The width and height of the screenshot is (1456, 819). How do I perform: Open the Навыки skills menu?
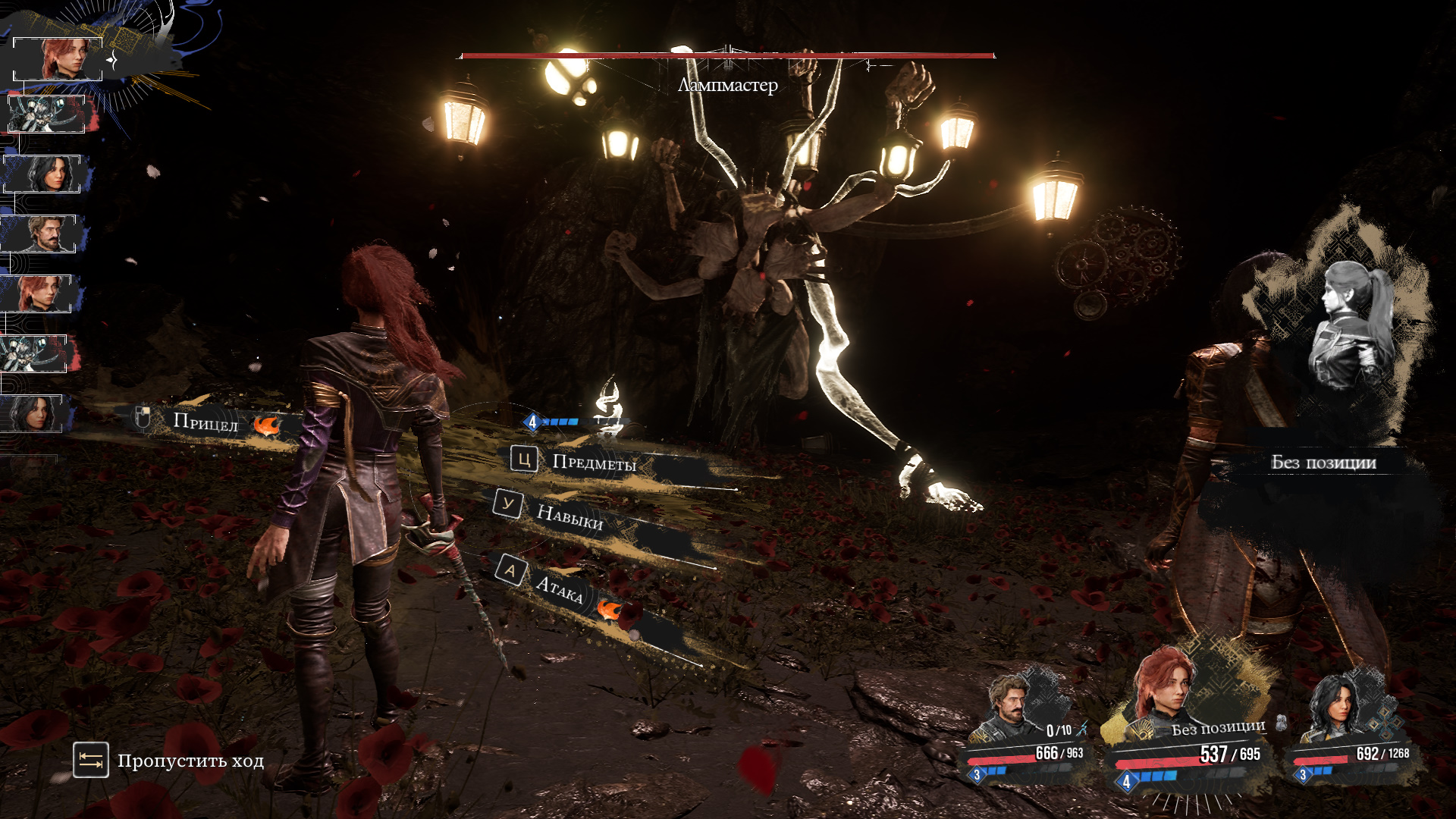(569, 516)
